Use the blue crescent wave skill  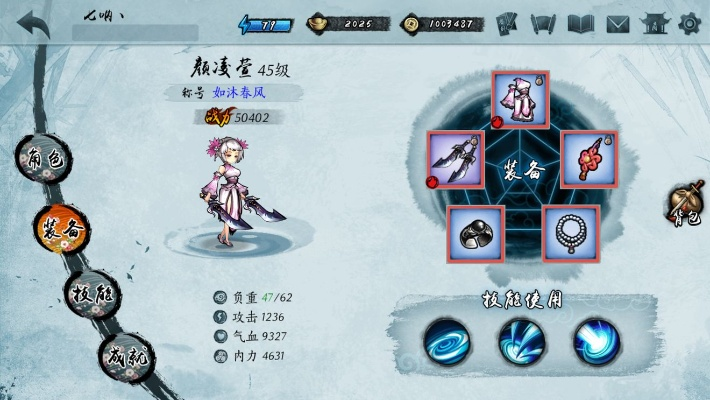click(x=597, y=340)
